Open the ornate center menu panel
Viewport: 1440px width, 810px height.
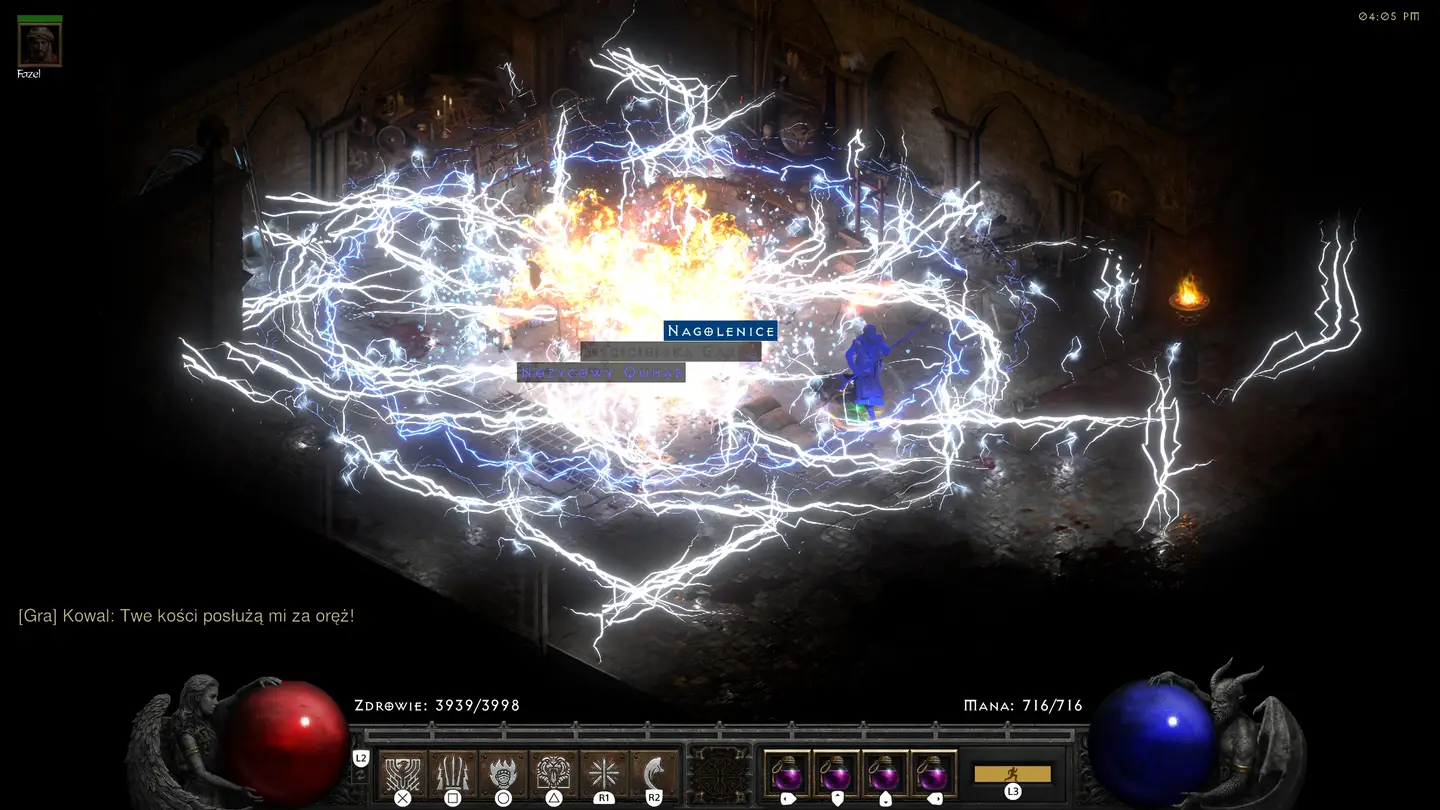tap(721, 774)
